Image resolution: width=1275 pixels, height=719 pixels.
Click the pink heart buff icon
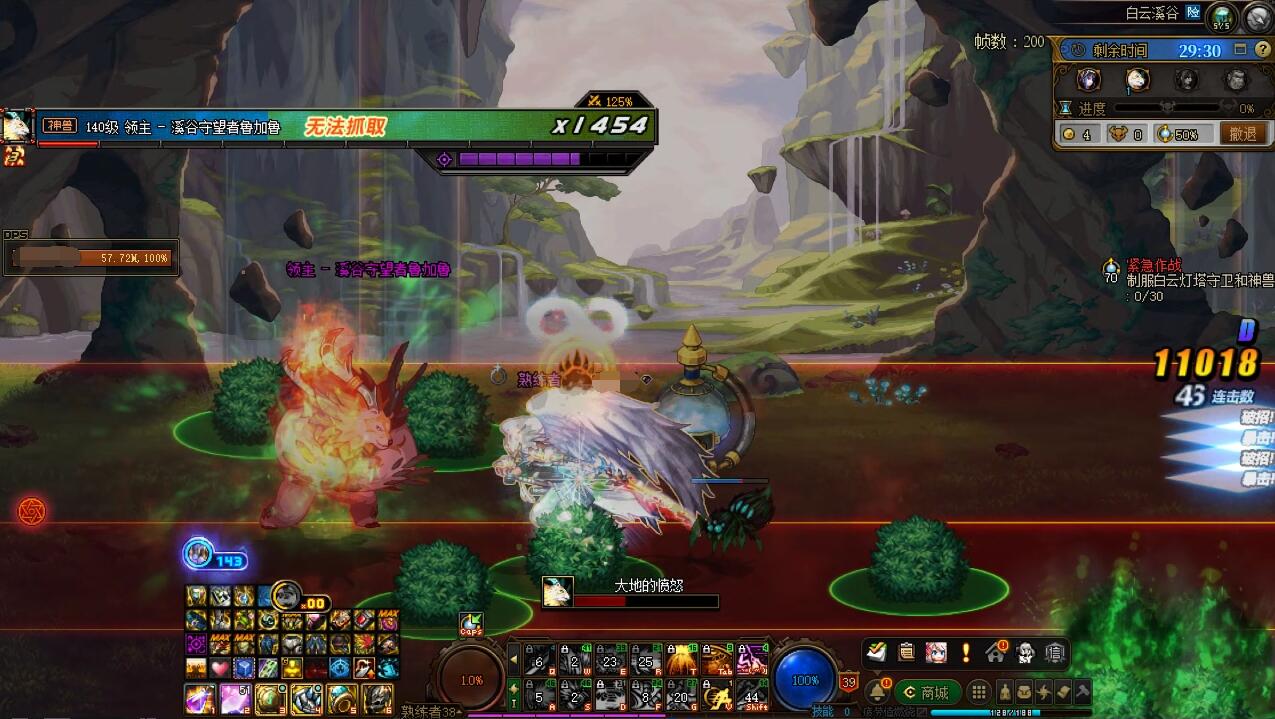219,668
